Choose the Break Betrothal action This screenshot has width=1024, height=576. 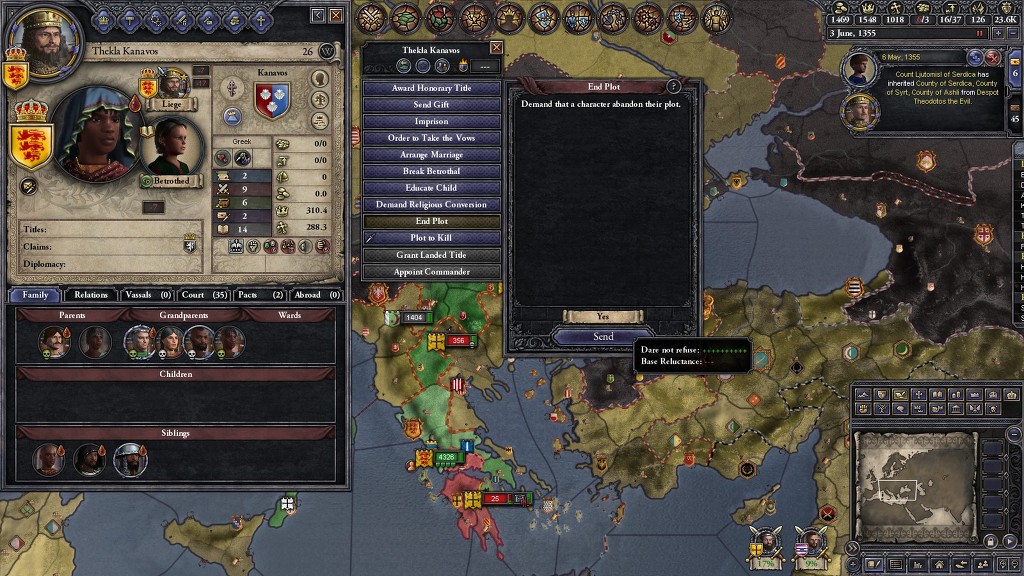click(431, 171)
